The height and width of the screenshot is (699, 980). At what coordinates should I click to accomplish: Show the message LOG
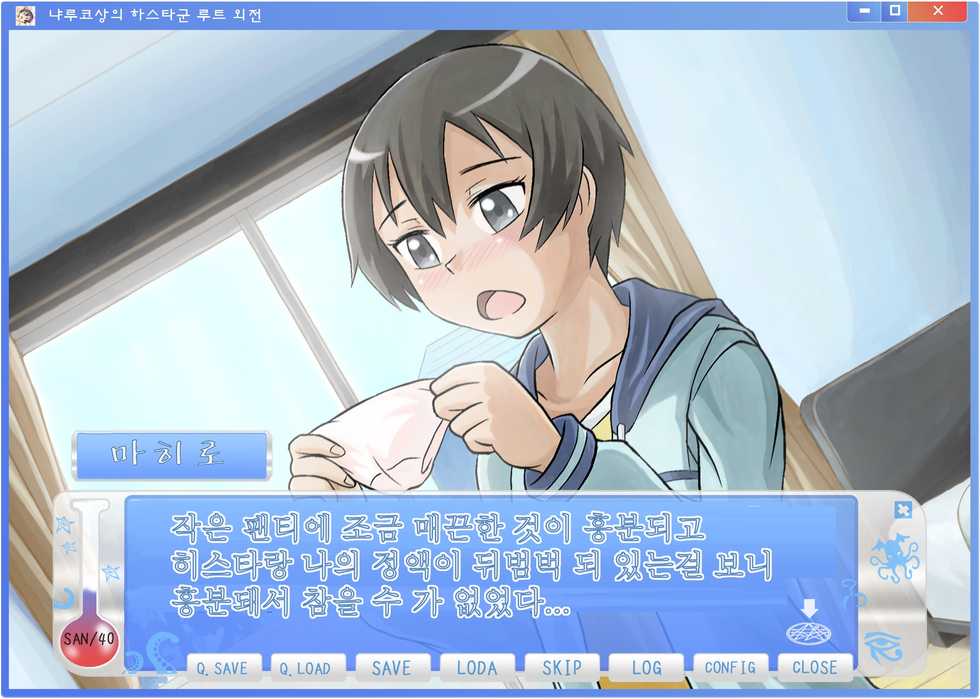point(646,668)
